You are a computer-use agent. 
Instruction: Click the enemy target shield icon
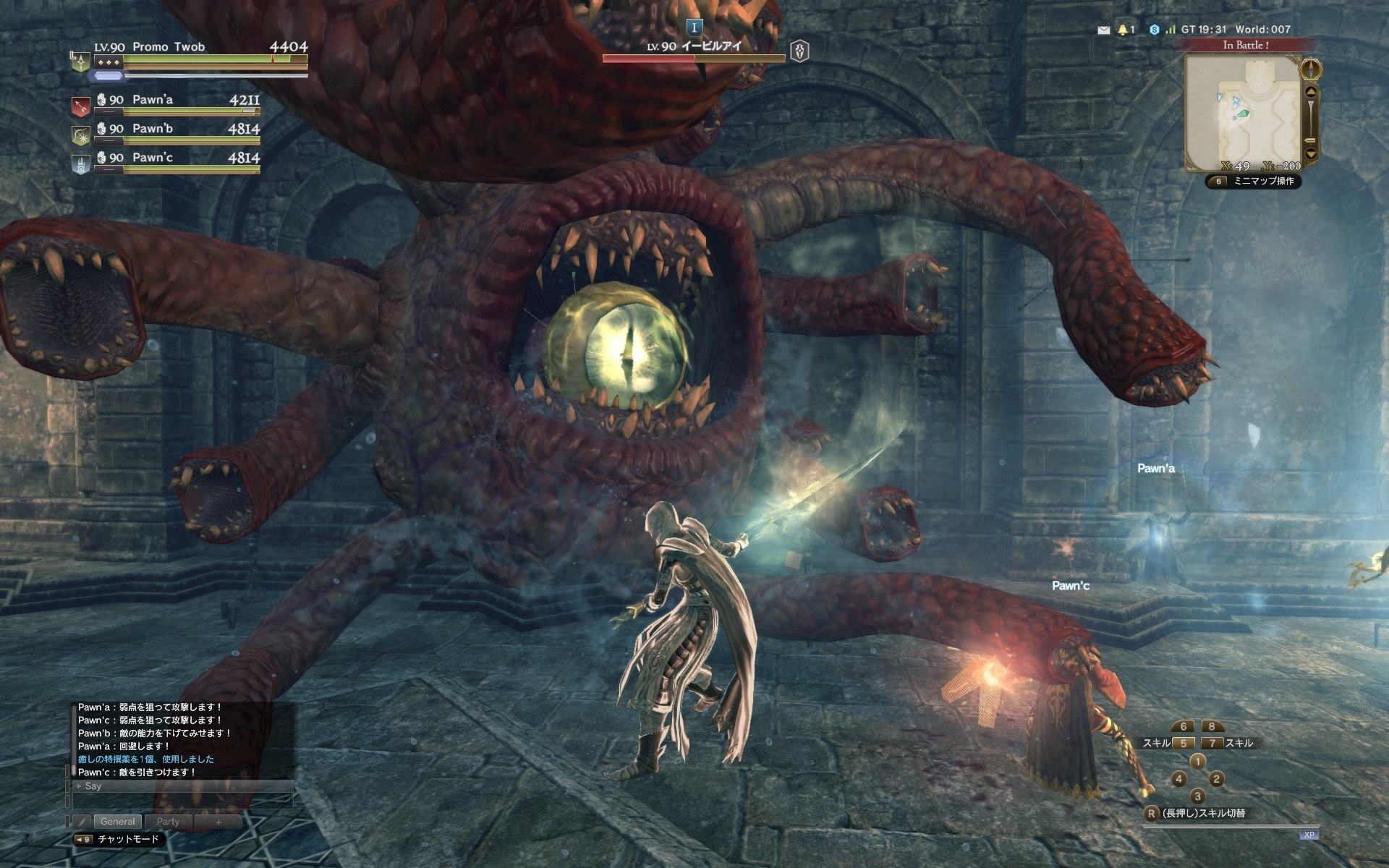(799, 51)
